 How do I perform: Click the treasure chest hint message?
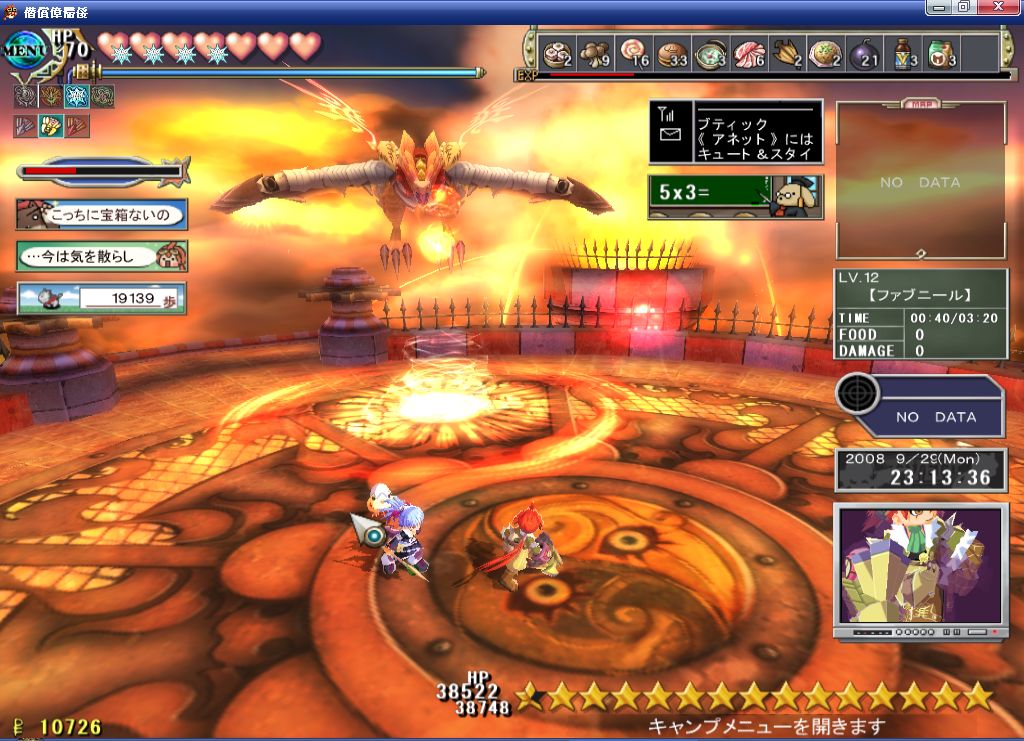(101, 214)
